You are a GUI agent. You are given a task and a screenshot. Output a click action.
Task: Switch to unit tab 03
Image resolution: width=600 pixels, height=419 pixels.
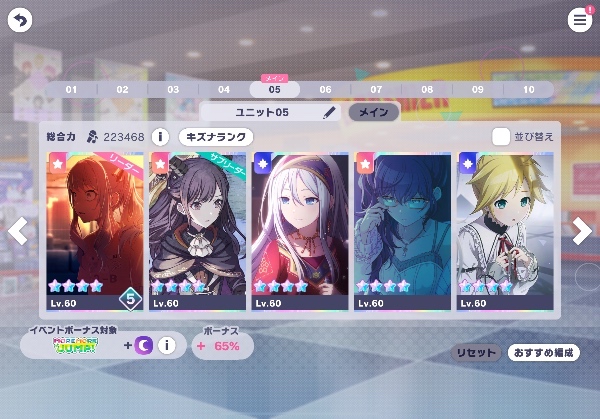[173, 89]
